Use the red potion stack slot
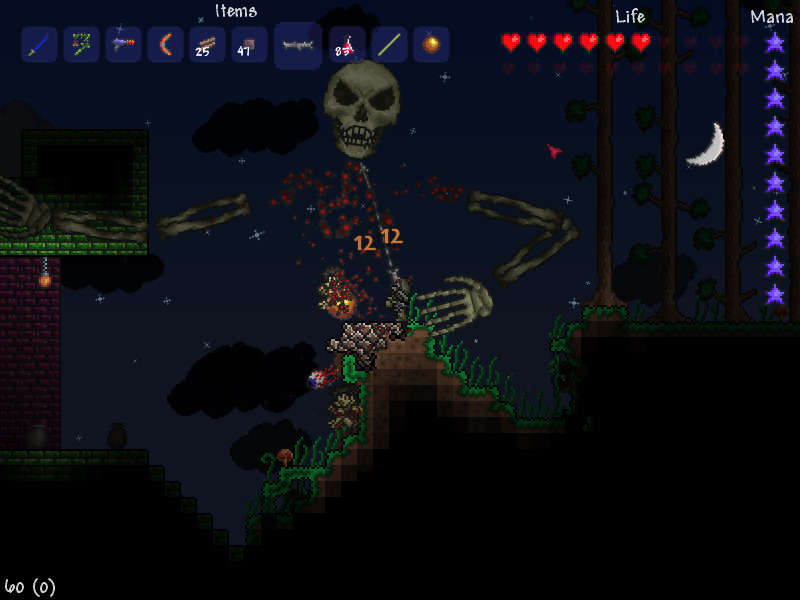Screen dimensions: 800x600 [x=347, y=45]
